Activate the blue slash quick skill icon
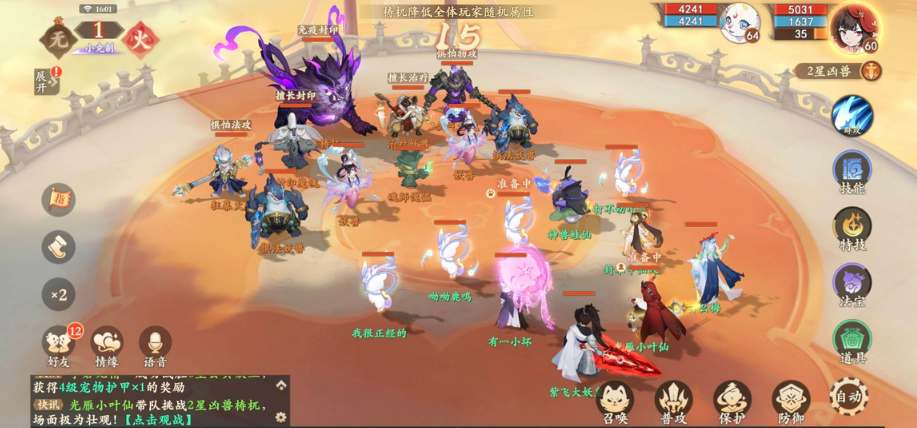Viewport: 917px width, 428px height. point(852,113)
